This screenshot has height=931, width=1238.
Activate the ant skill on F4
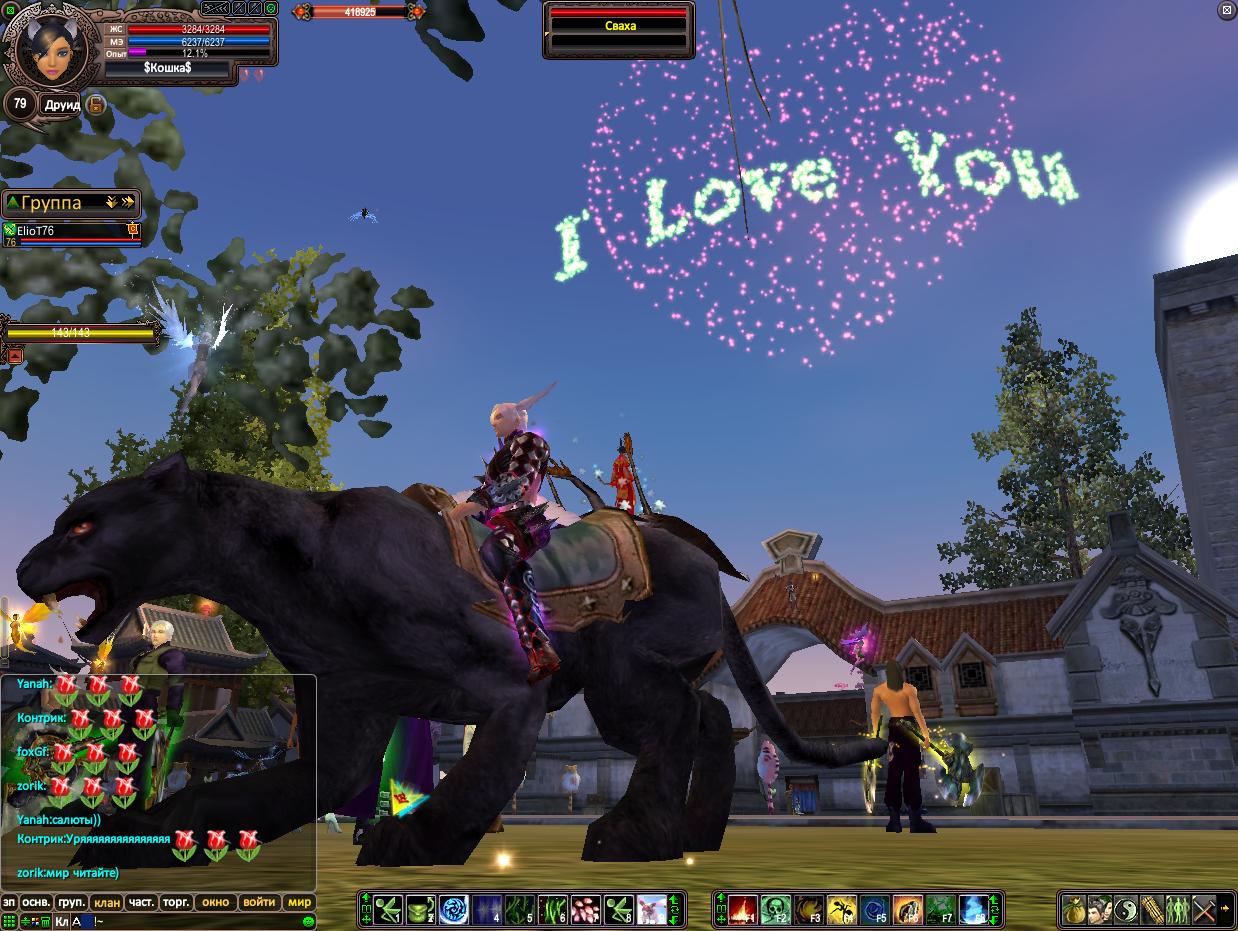pos(842,909)
